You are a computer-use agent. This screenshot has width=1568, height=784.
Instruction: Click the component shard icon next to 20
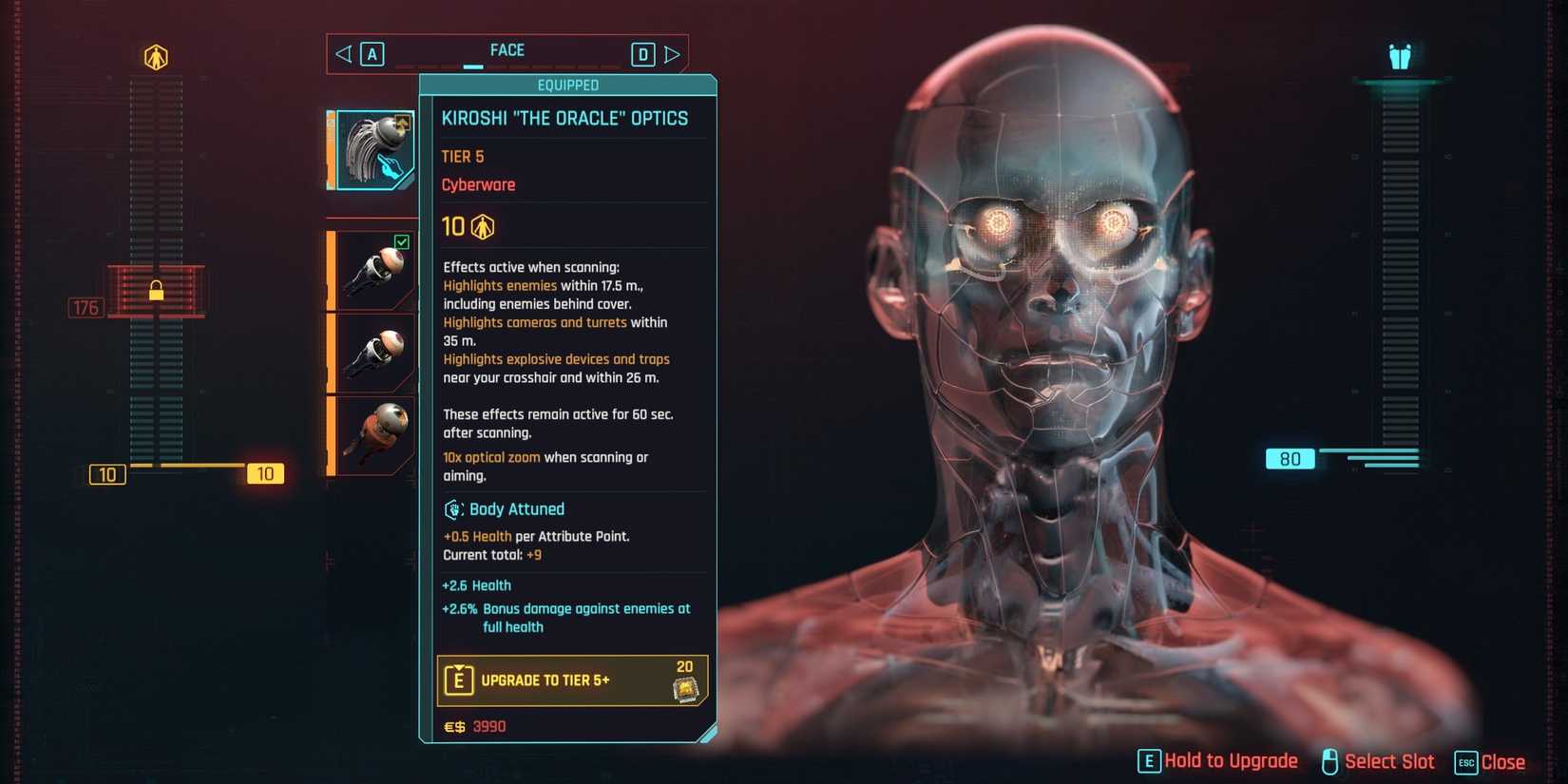686,687
